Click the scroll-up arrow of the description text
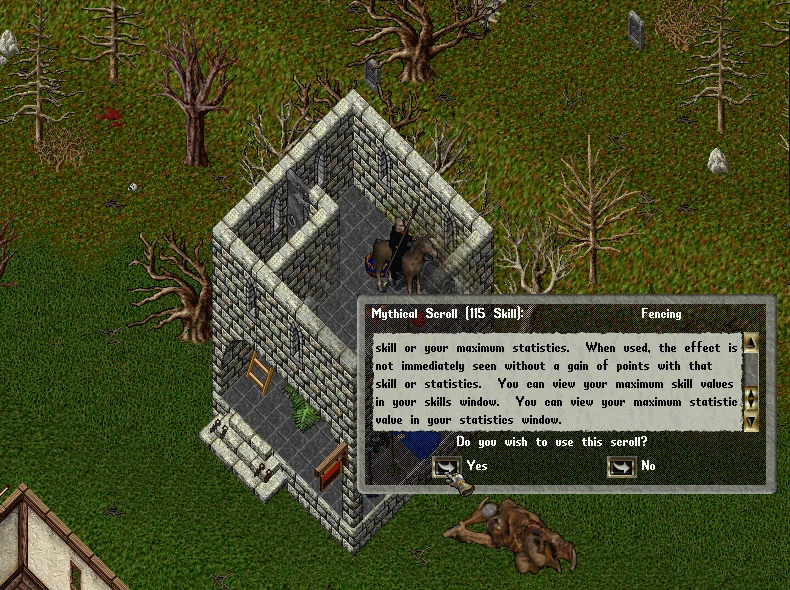Viewport: 790px width, 590px height. 751,343
